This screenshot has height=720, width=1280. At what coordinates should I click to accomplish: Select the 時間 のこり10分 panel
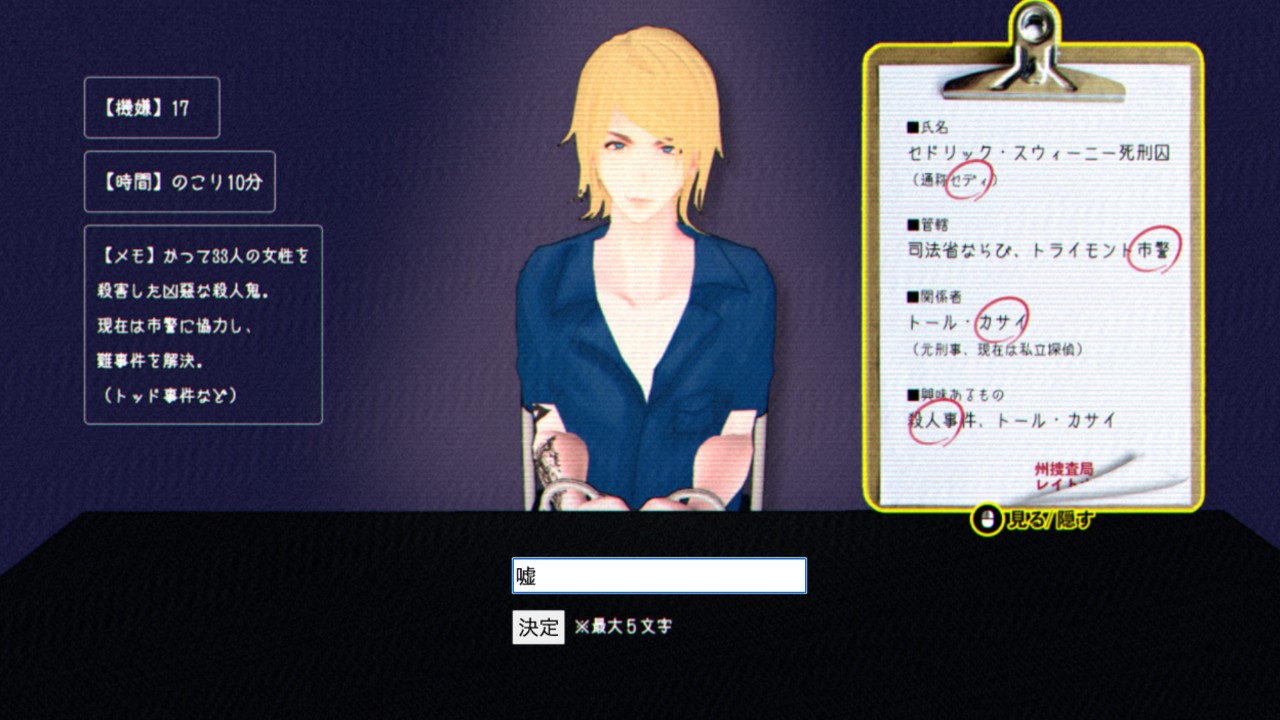pyautogui.click(x=180, y=182)
